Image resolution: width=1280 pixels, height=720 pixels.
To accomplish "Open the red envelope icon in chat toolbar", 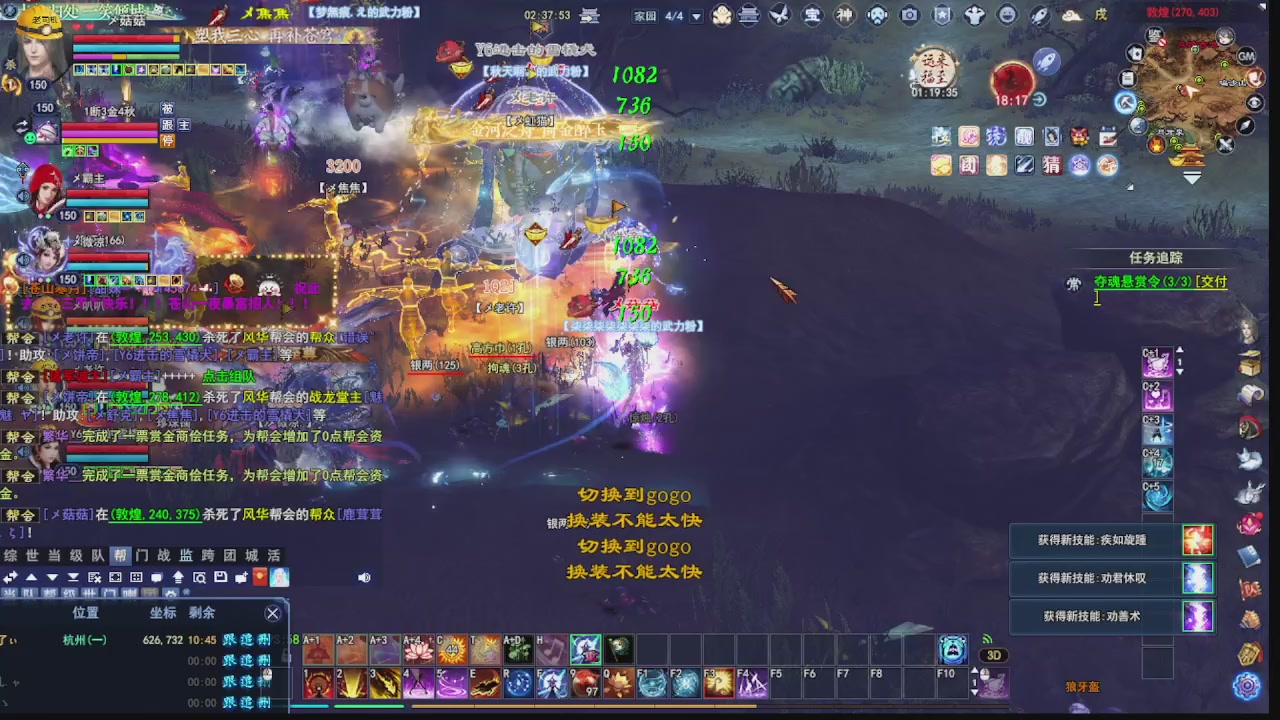I will 259,577.
